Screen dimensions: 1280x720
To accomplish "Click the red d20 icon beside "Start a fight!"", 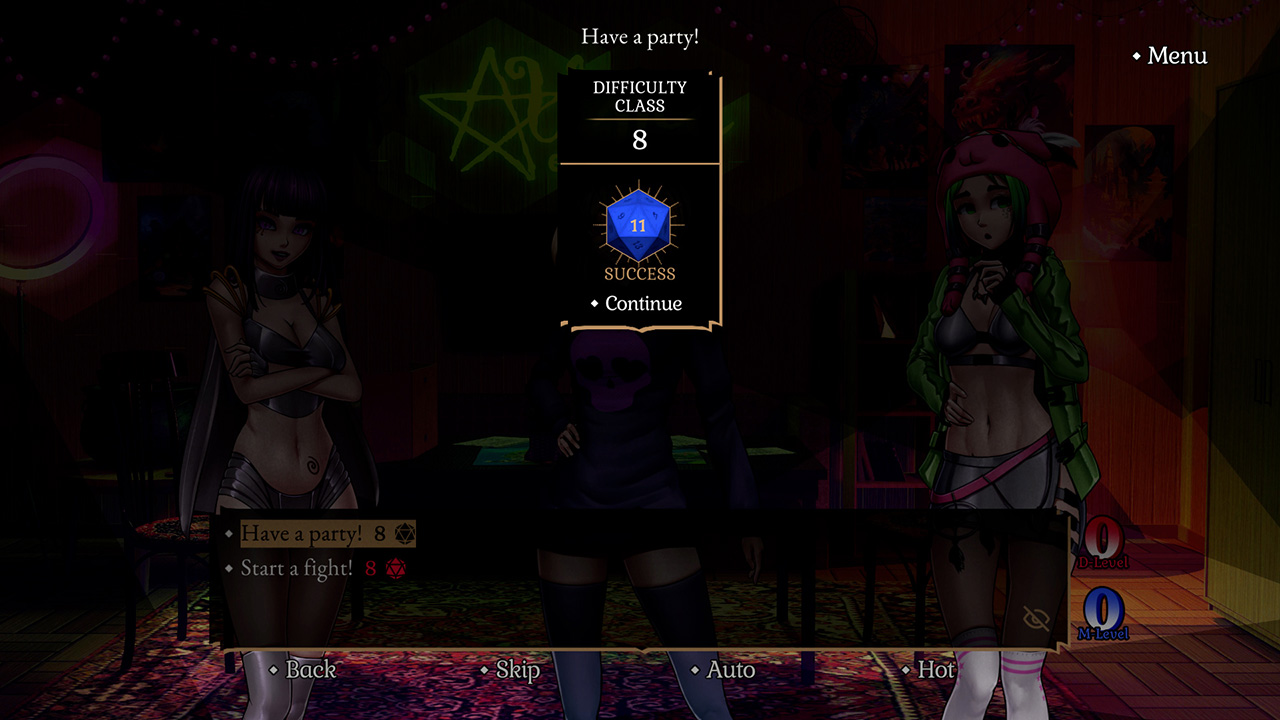I will [x=397, y=565].
